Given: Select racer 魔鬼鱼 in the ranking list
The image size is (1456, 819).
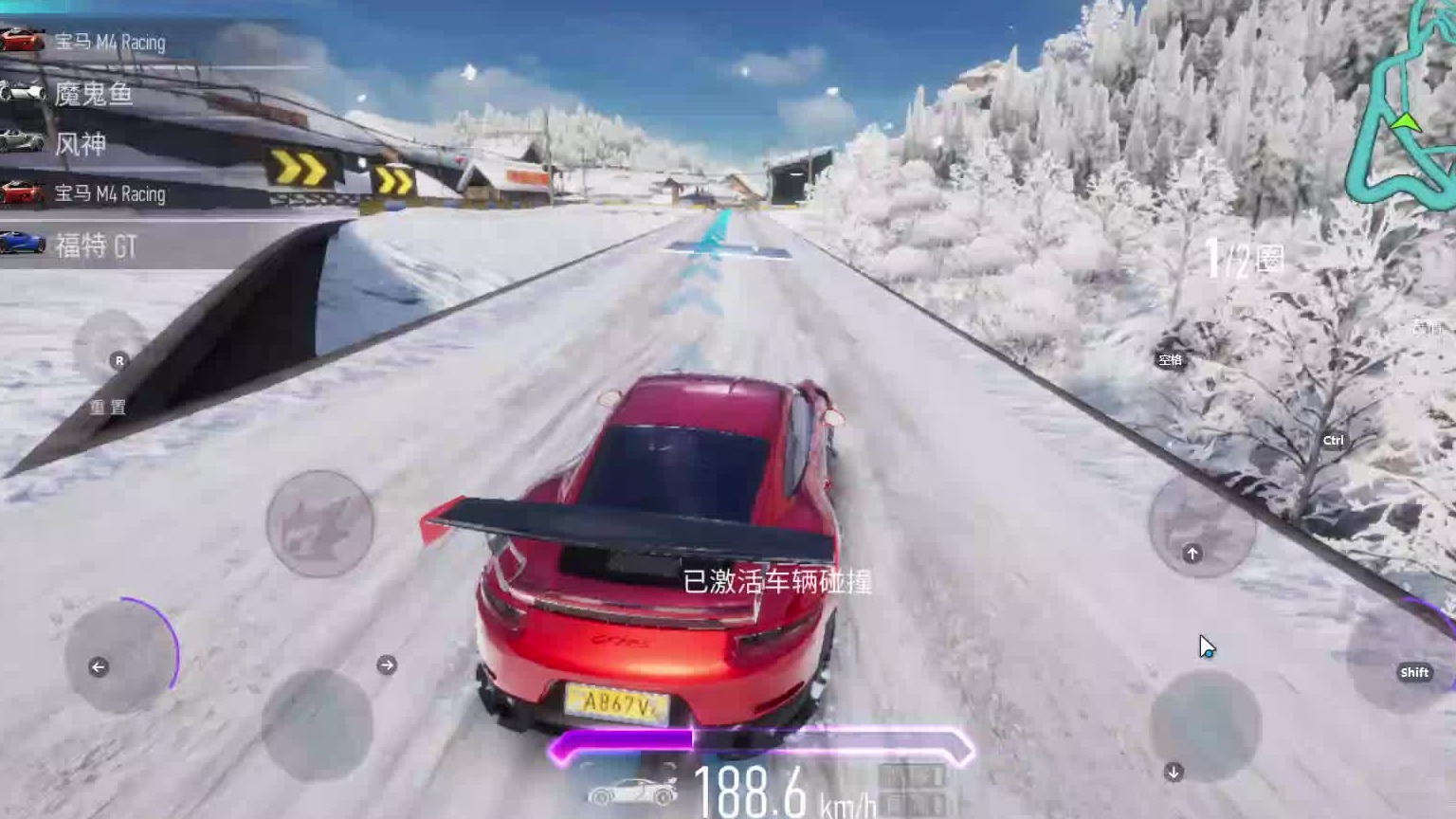Looking at the screenshot, I should 93,94.
